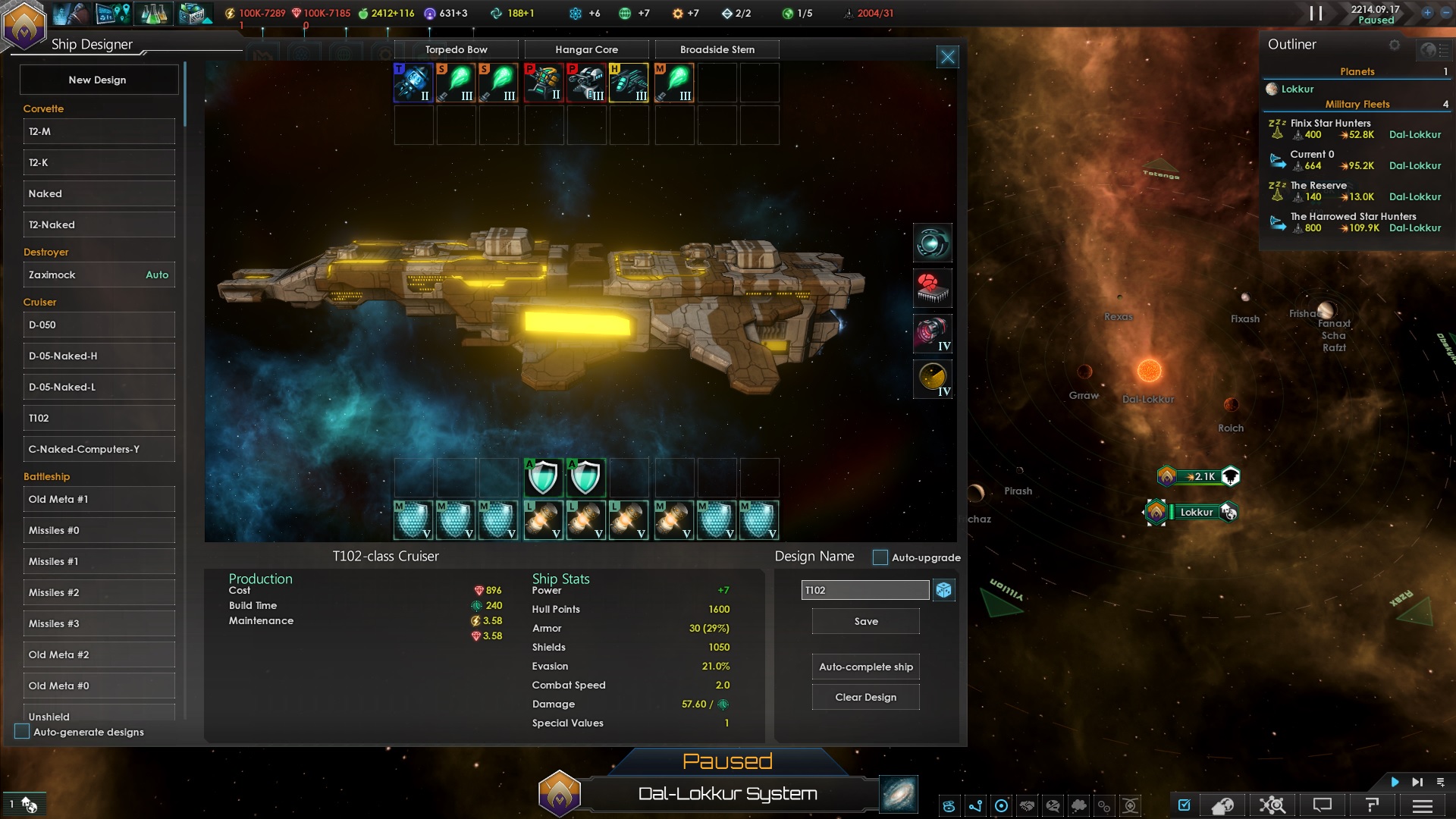The image size is (1456, 819).
Task: Change the Hangar Core section
Action: point(587,49)
